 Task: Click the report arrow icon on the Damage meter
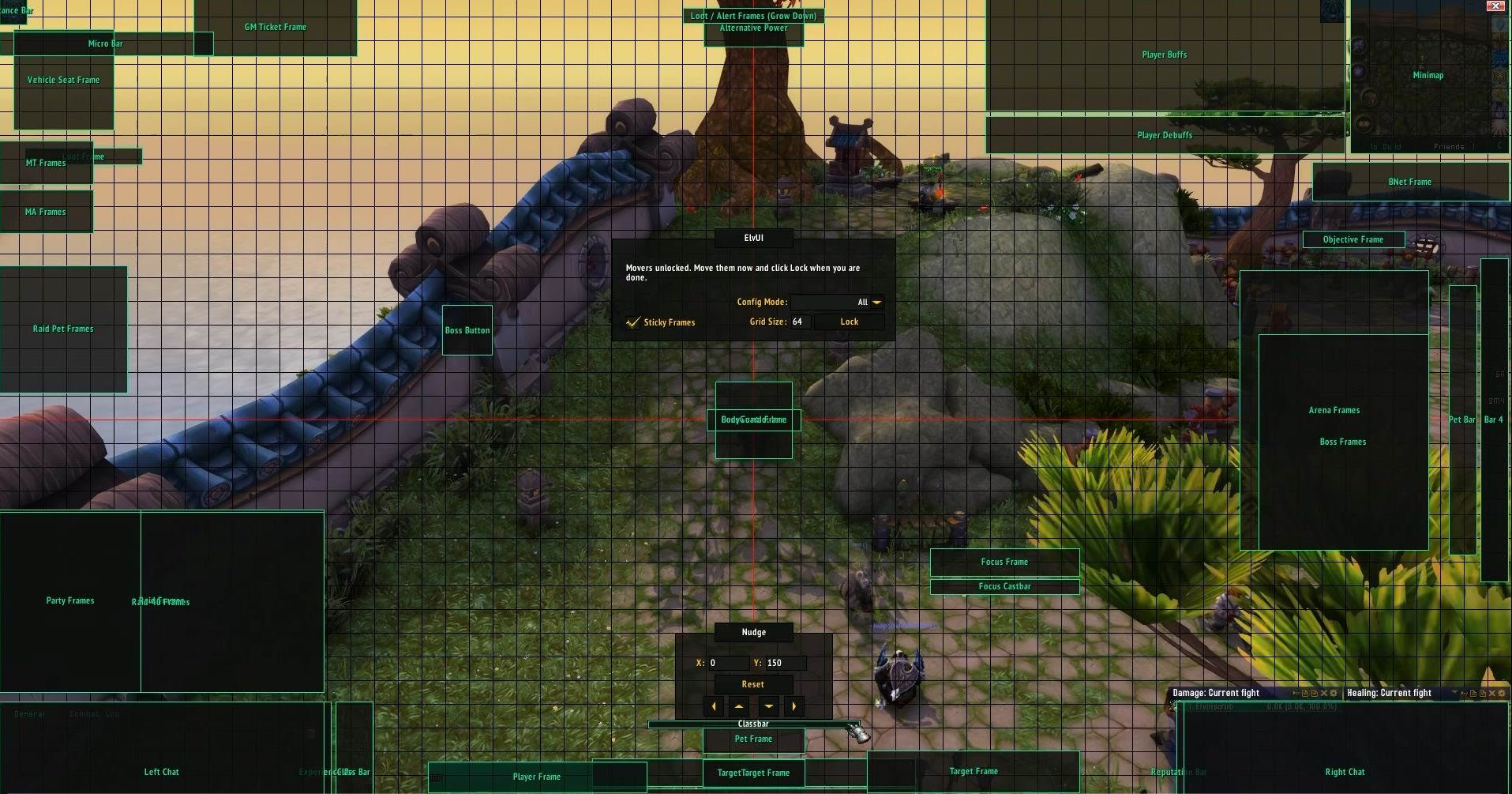coord(1296,693)
